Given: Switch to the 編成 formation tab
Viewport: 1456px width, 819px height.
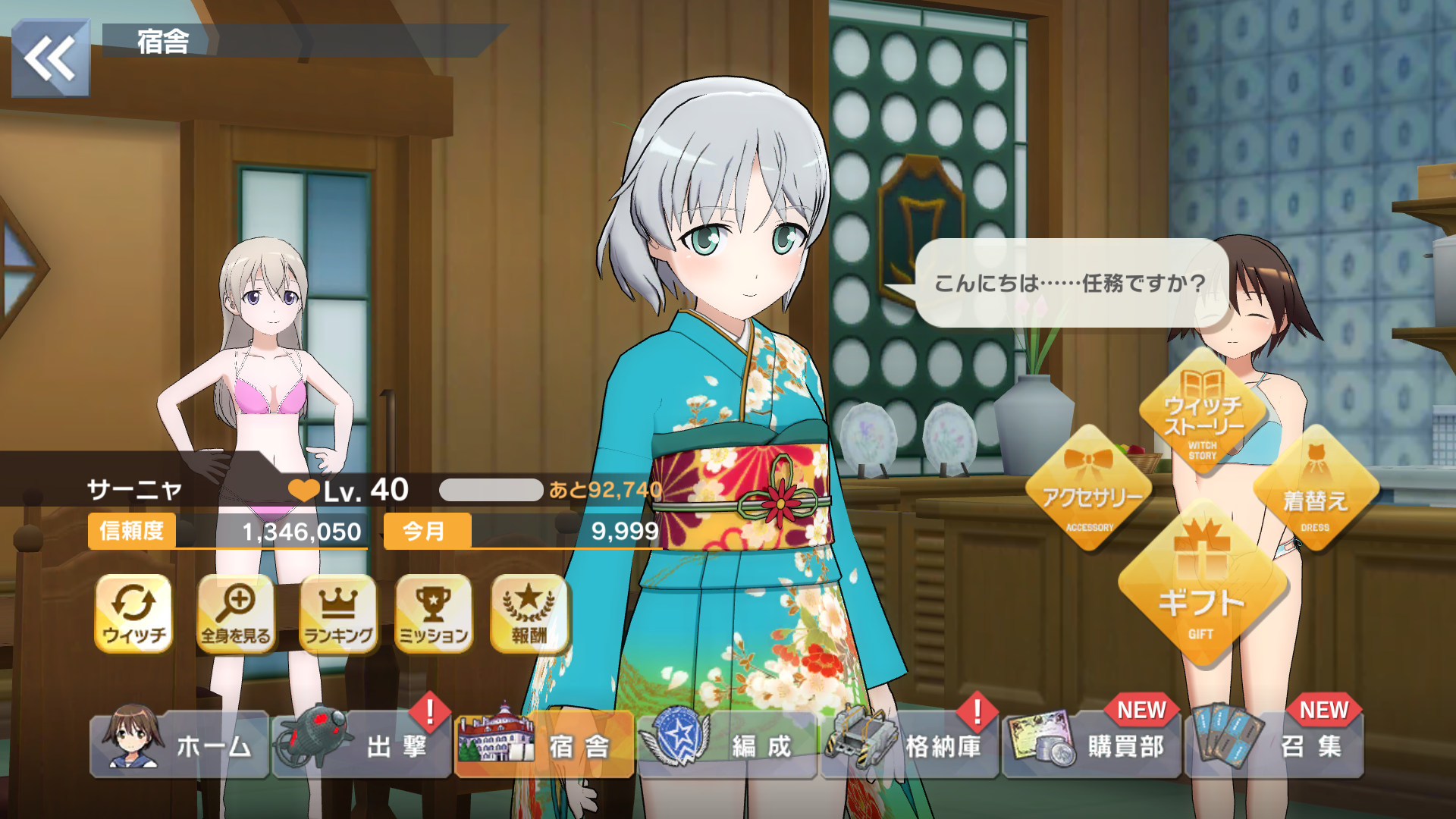Looking at the screenshot, I should tap(727, 745).
